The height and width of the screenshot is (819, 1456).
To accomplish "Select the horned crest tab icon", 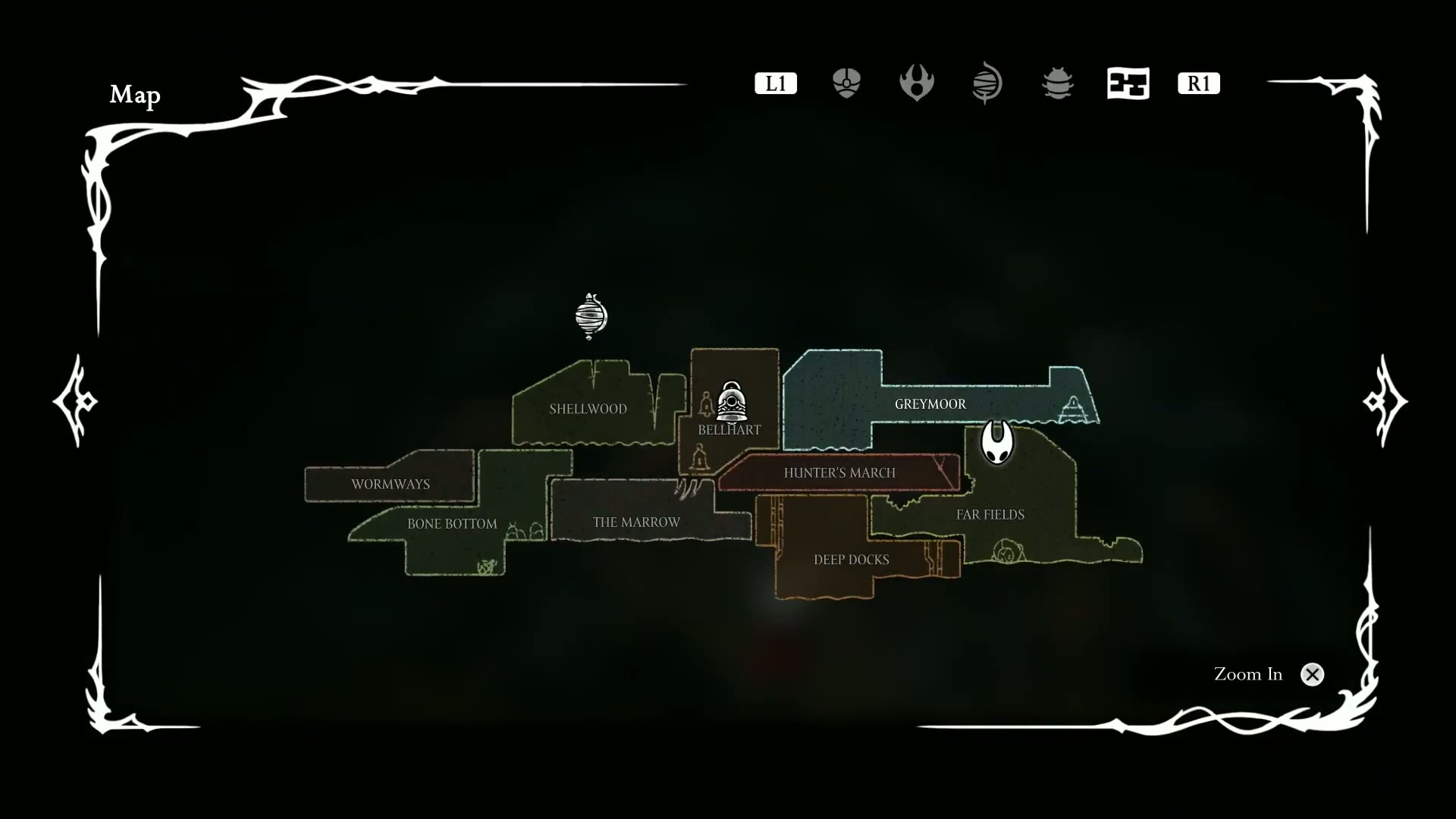I will click(916, 83).
